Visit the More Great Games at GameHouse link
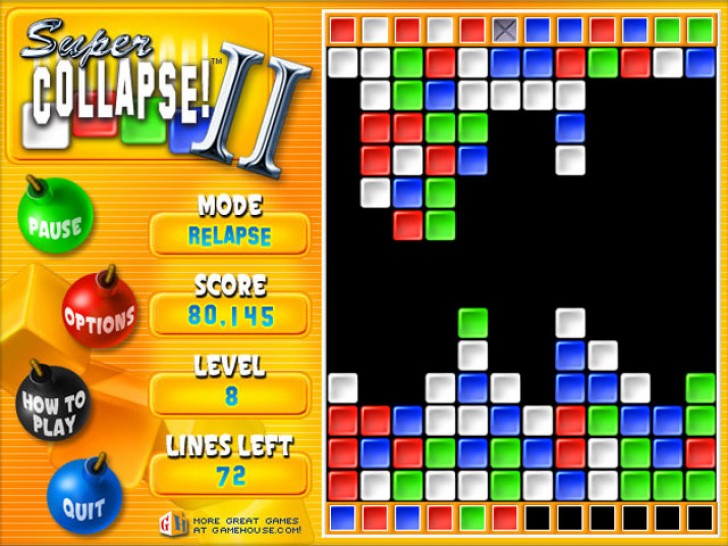 coord(234,524)
